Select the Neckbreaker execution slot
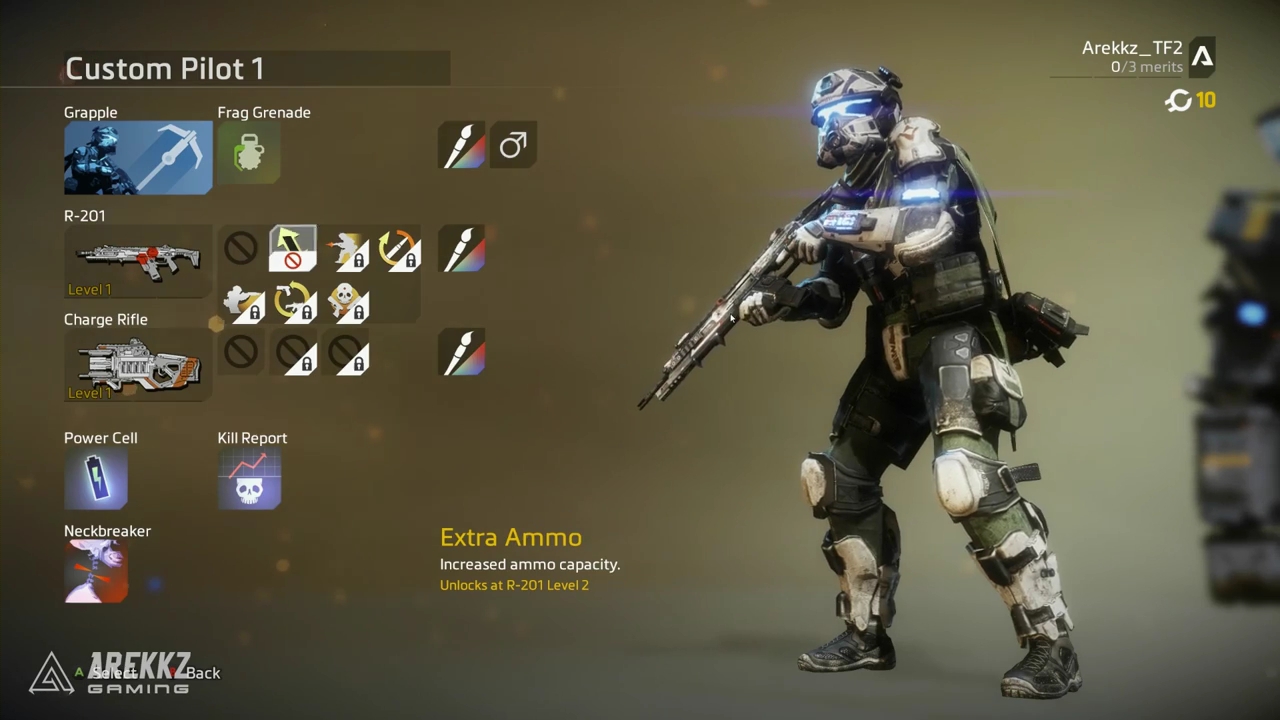Viewport: 1280px width, 720px height. click(96, 572)
